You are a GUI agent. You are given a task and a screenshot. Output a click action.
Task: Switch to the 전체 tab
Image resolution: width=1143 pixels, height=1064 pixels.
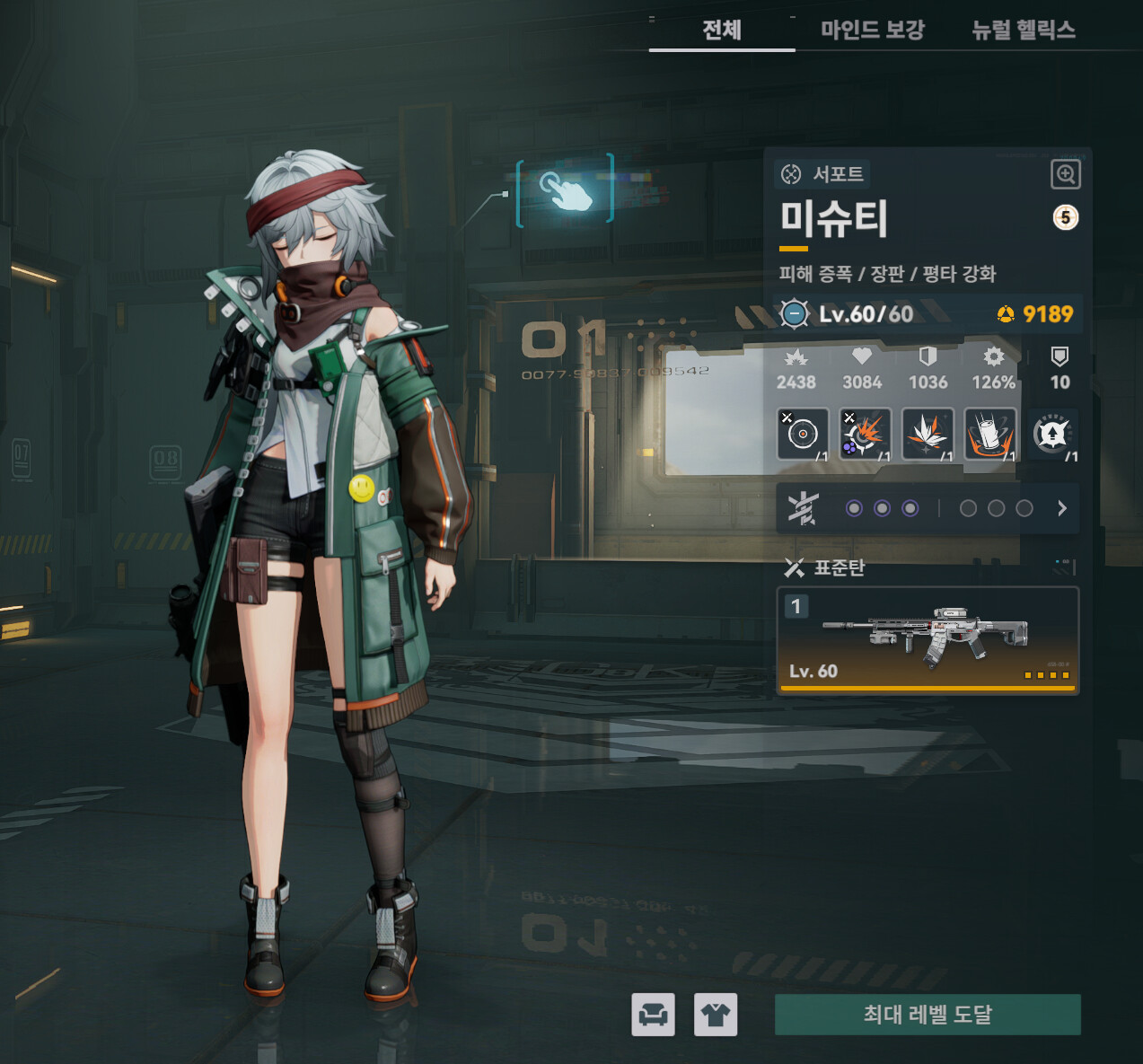722,31
